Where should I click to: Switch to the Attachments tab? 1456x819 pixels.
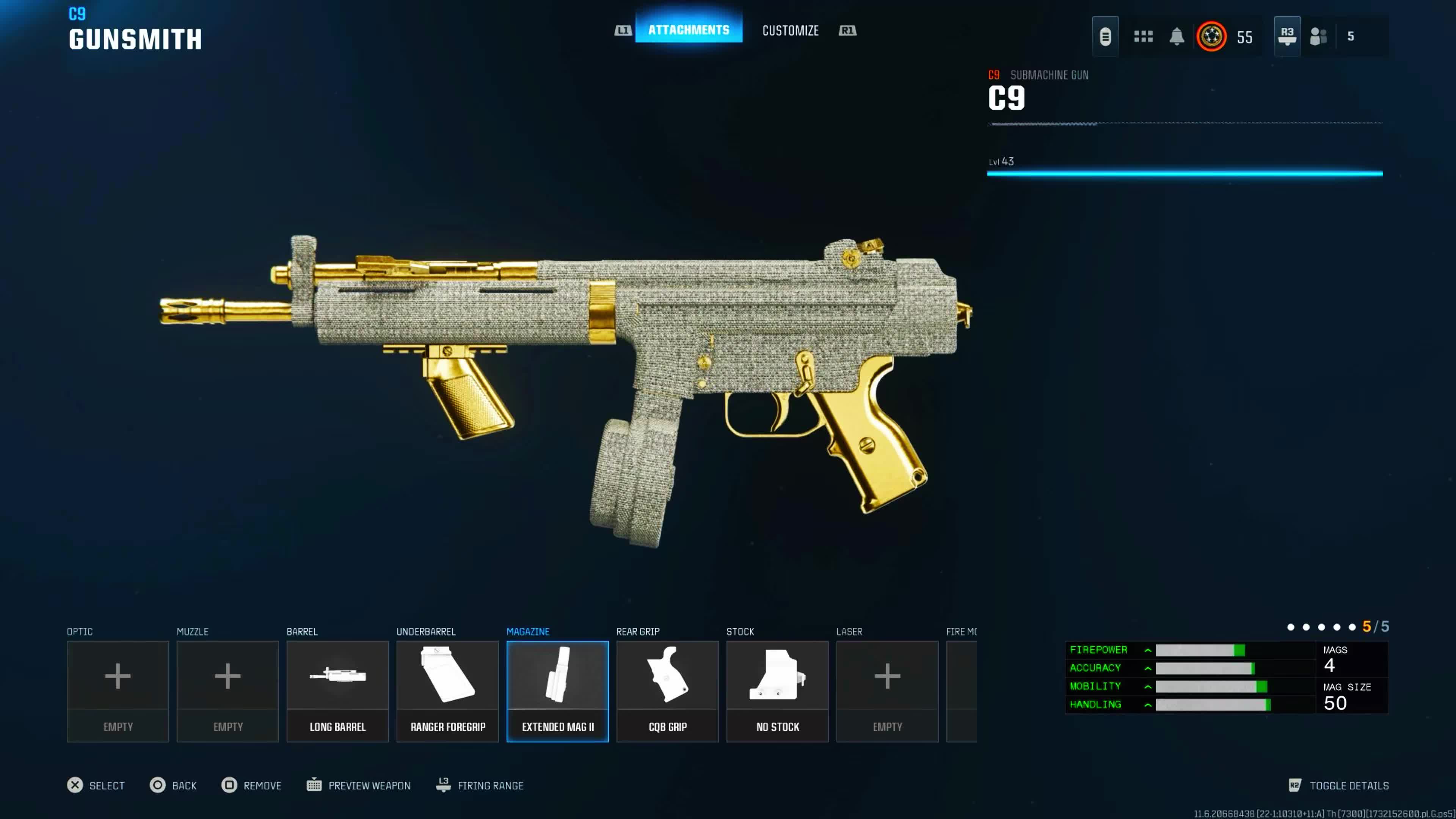tap(688, 30)
